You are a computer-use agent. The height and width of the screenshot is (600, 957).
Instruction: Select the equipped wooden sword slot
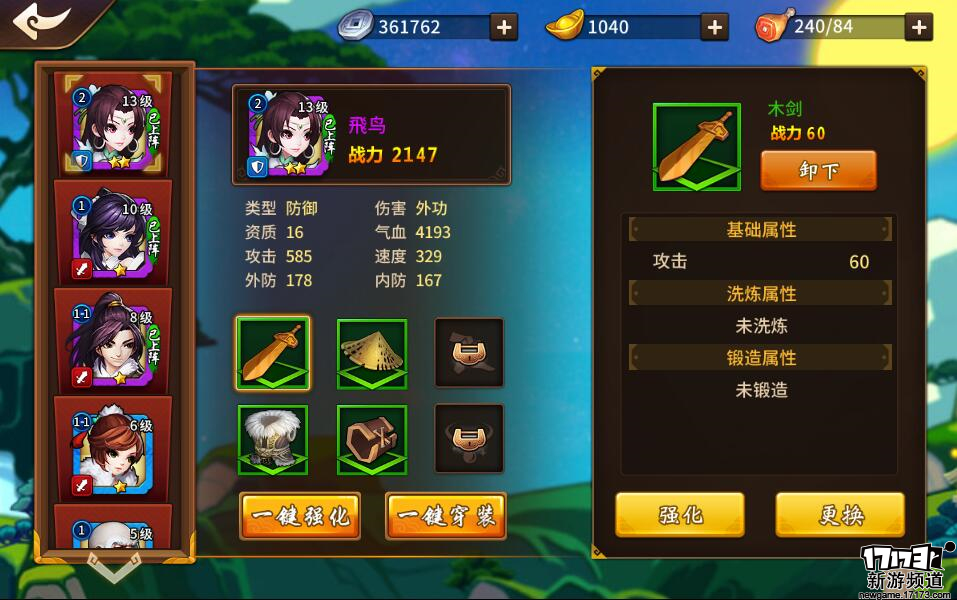pyautogui.click(x=273, y=353)
